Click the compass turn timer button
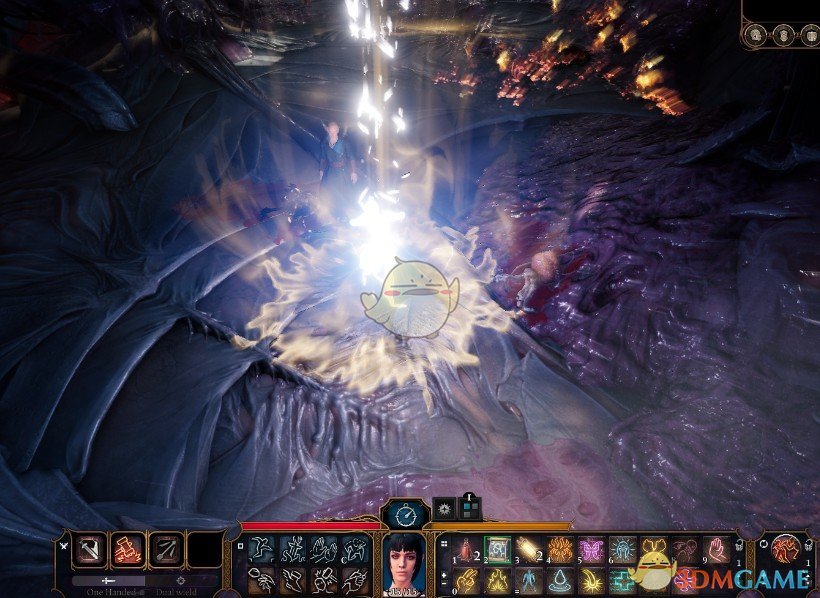Viewport: 820px width, 598px height. point(405,516)
